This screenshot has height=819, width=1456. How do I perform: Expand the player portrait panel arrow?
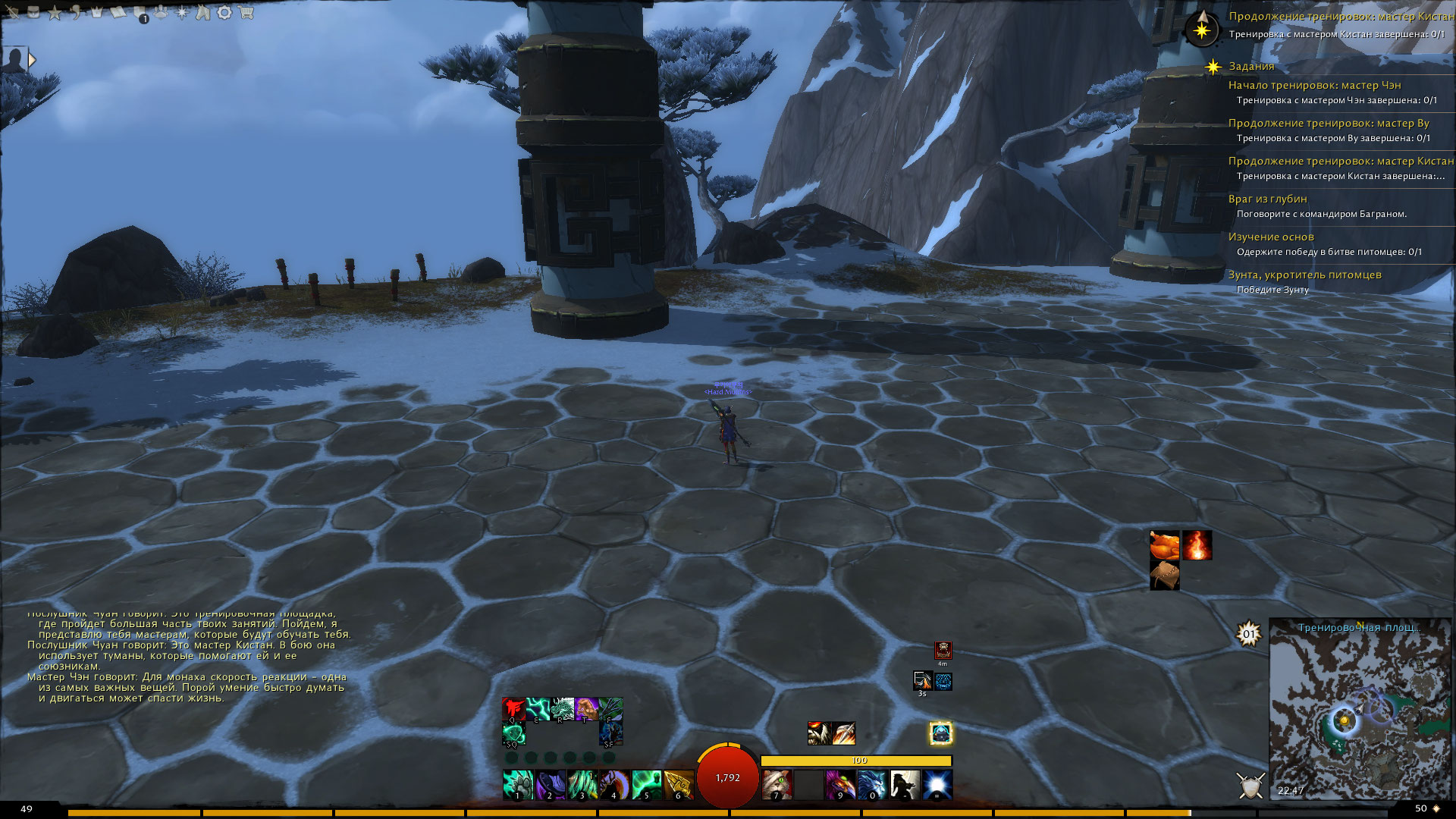(x=32, y=59)
